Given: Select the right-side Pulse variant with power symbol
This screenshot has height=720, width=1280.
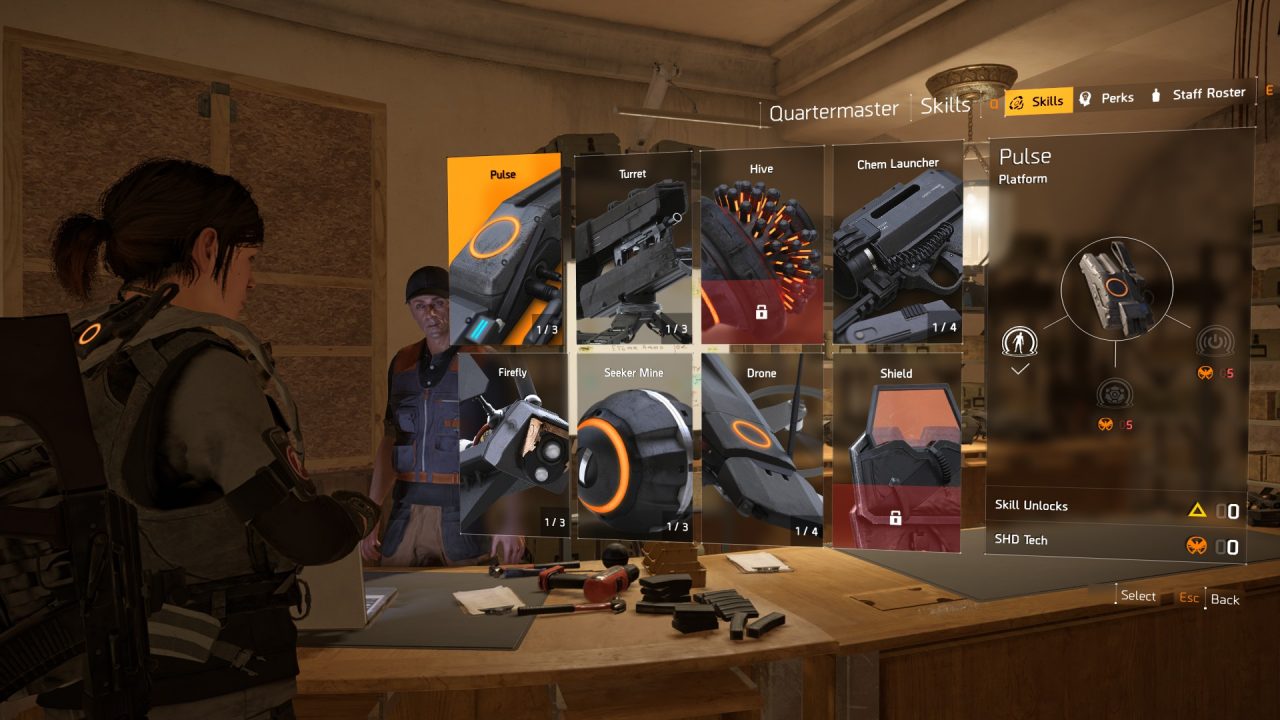Looking at the screenshot, I should (1214, 342).
